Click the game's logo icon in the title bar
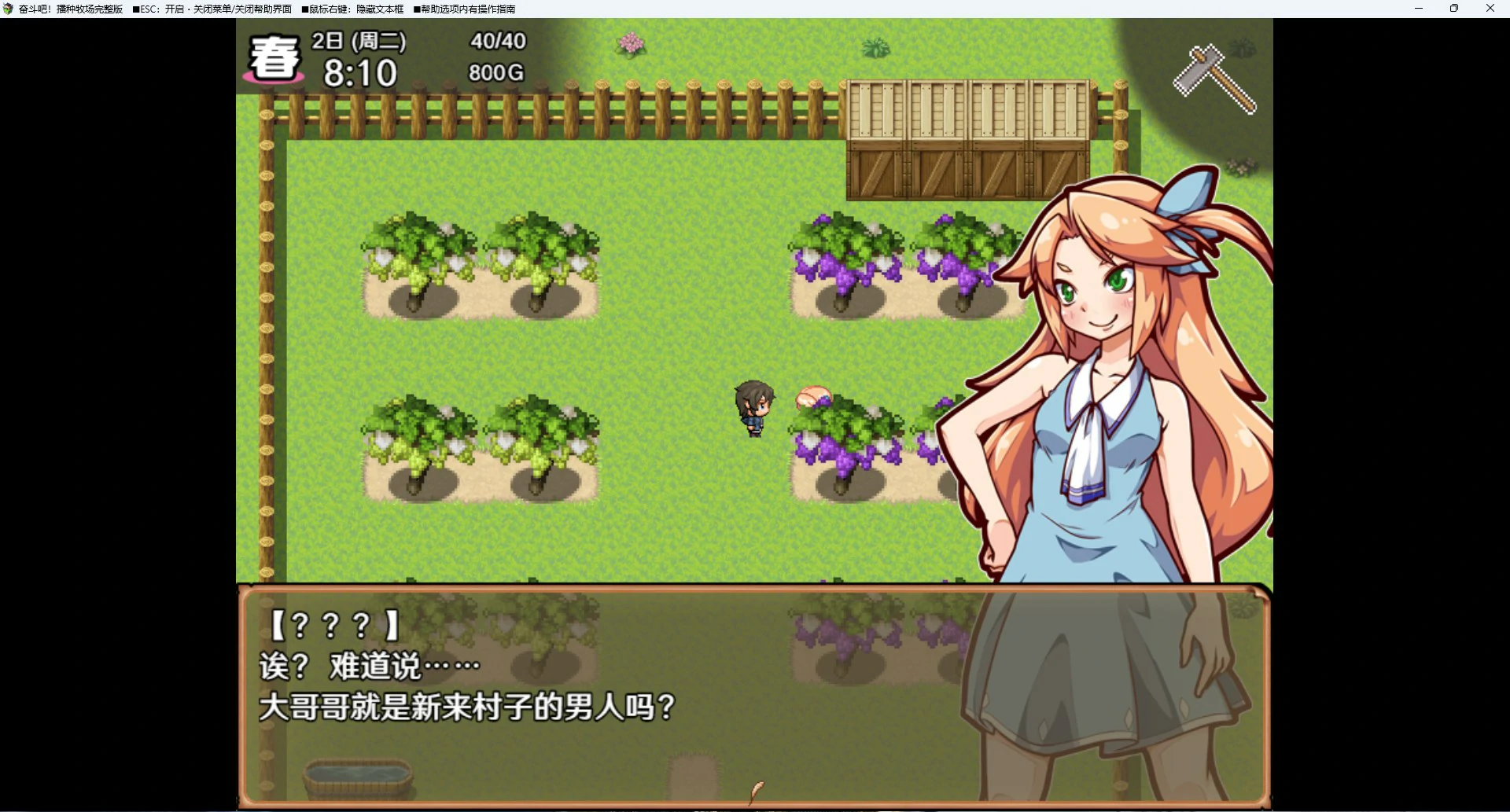The height and width of the screenshot is (812, 1510). 7,9
